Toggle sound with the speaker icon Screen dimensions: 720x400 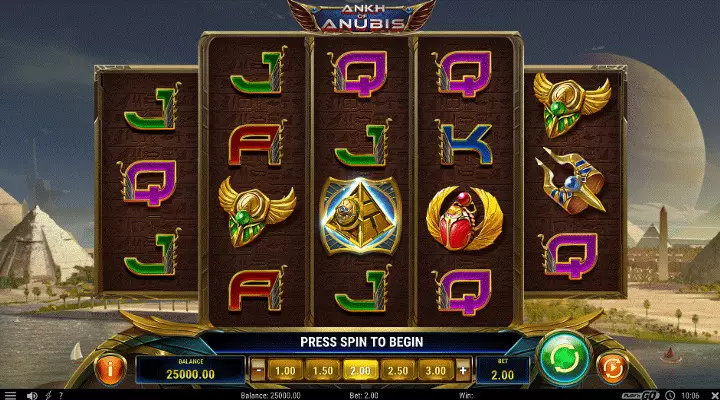32,395
